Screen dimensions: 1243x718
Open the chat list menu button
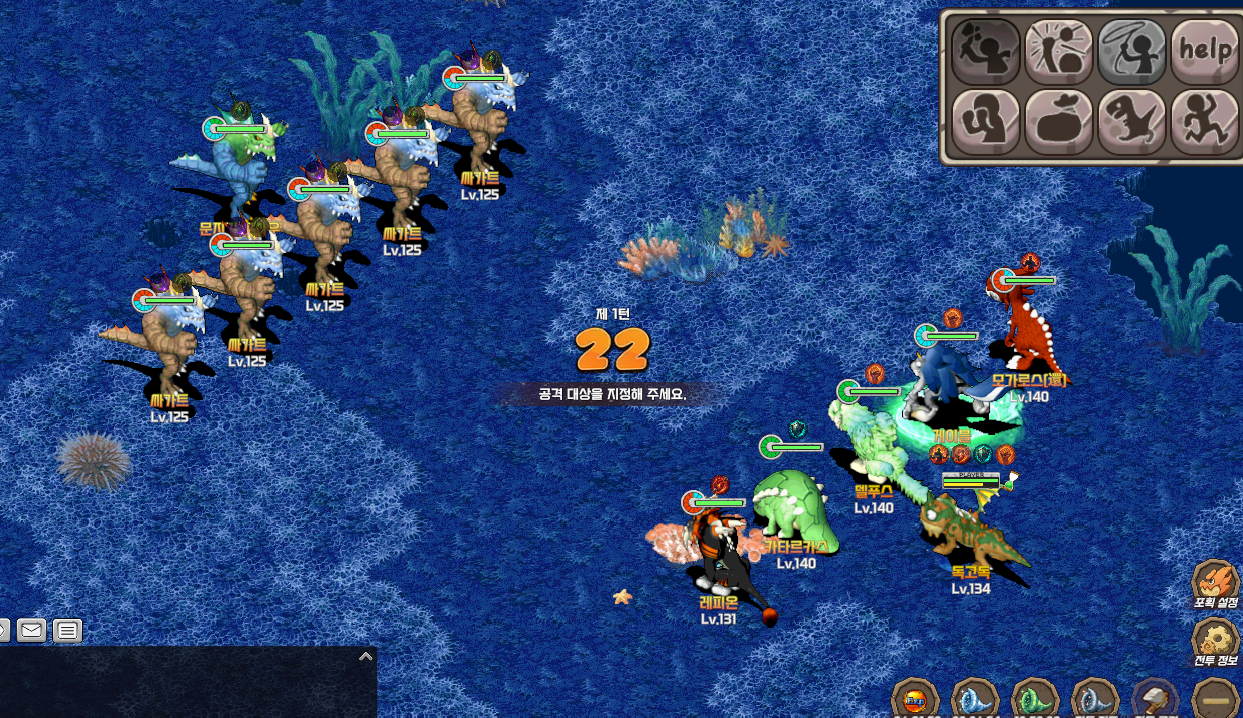pyautogui.click(x=67, y=631)
